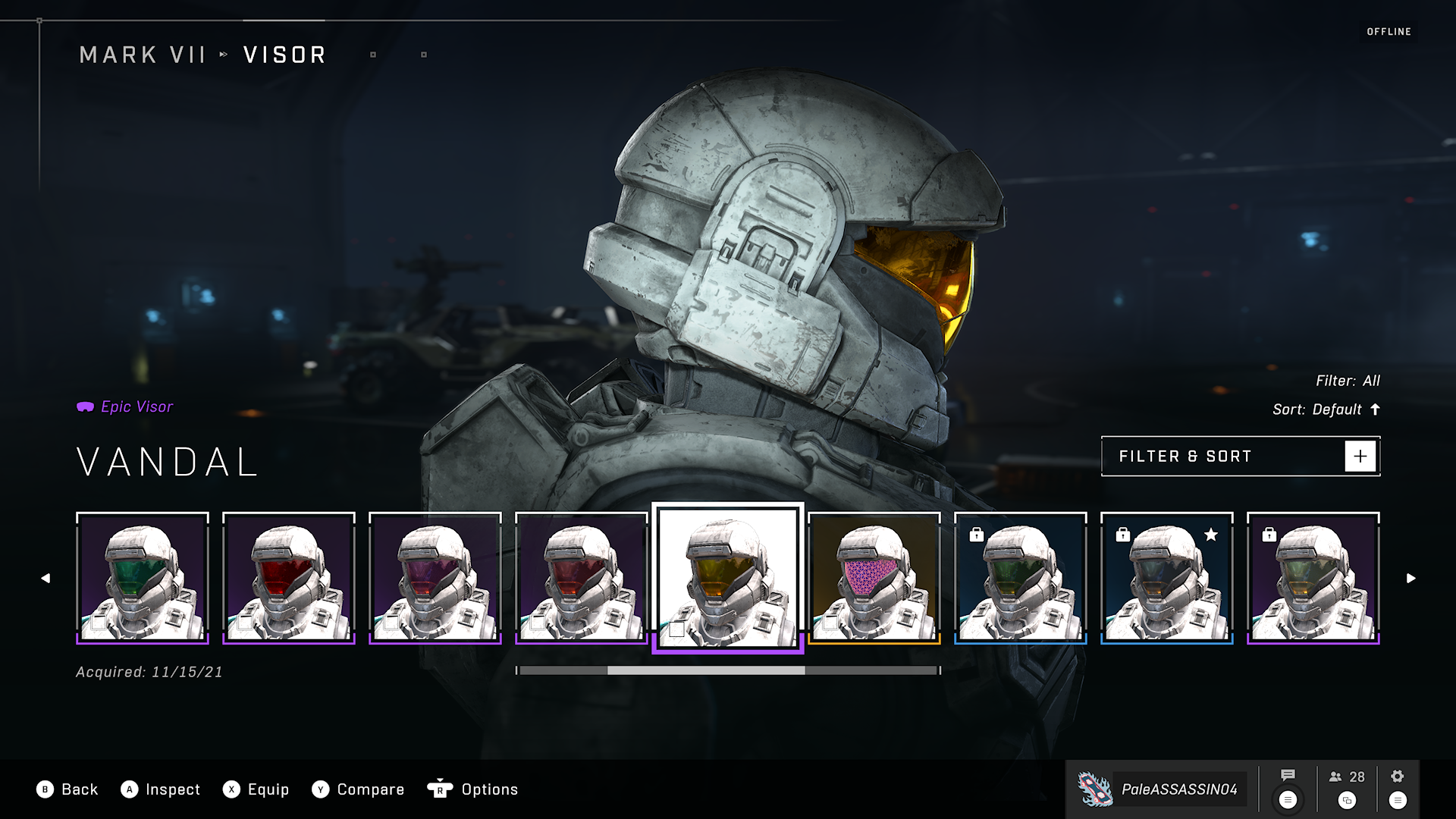Open the settings gear icon
The width and height of the screenshot is (1456, 819).
[1398, 777]
